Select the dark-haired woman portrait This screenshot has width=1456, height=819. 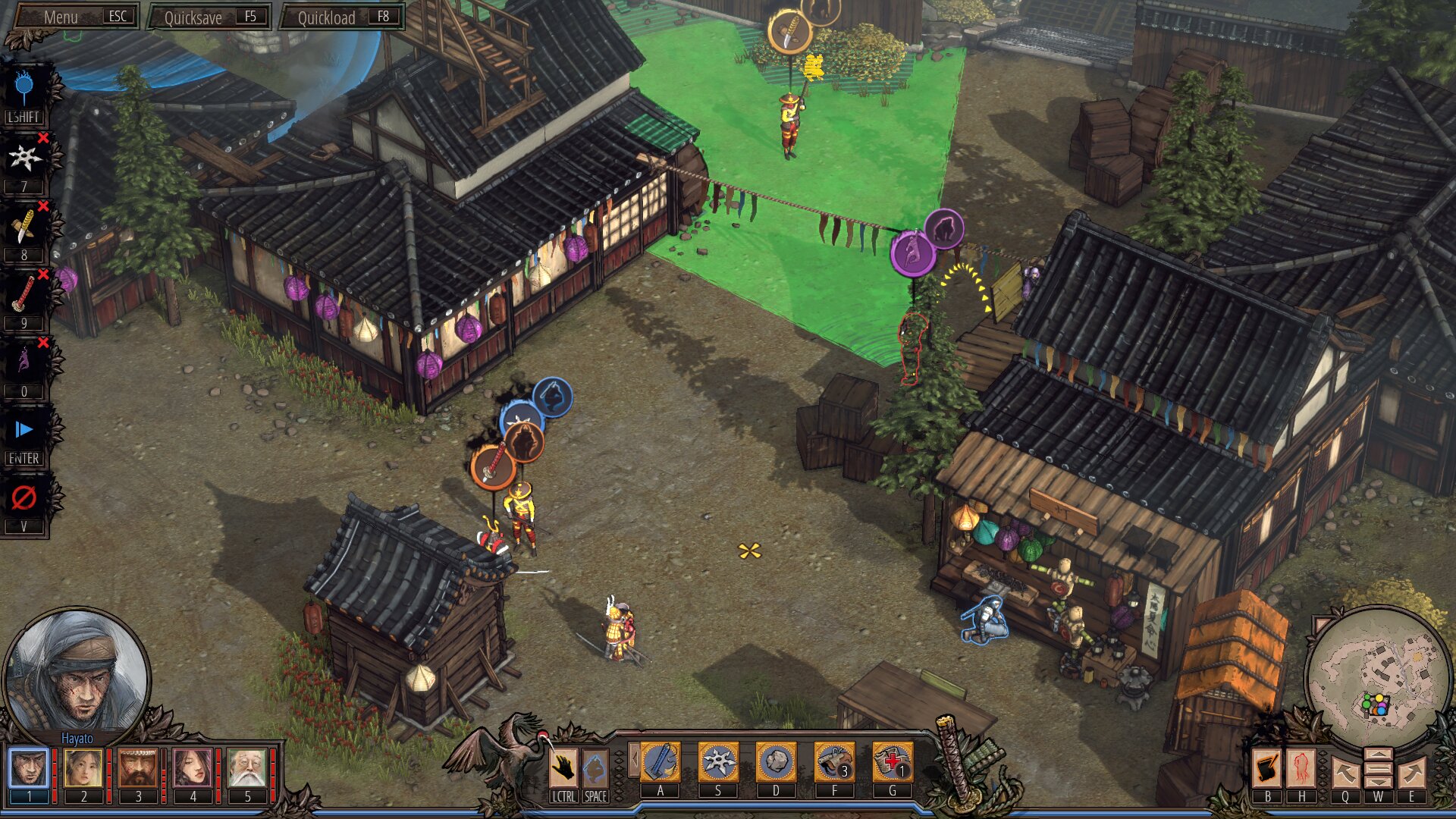coord(193,767)
